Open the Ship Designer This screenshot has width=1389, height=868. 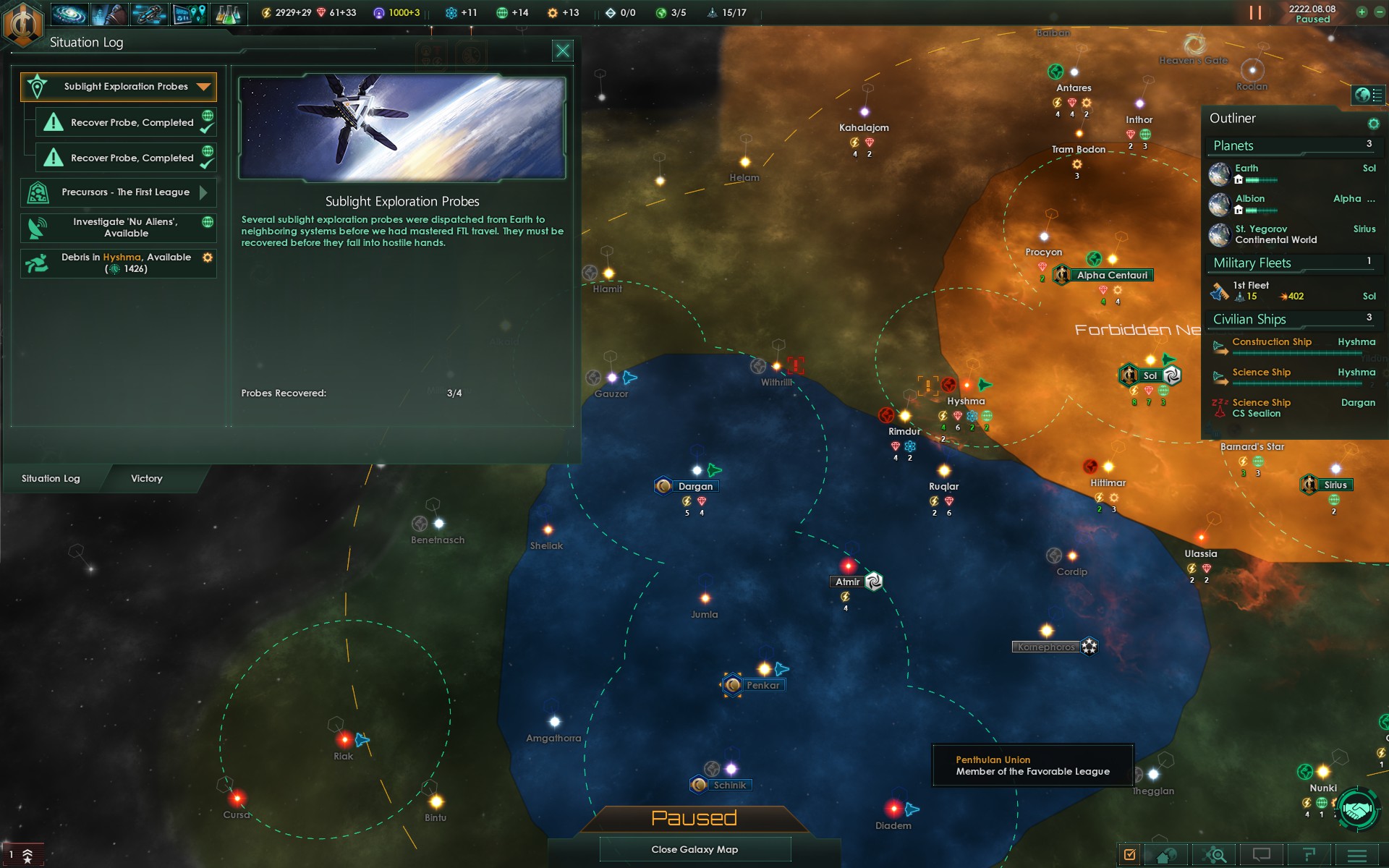148,13
